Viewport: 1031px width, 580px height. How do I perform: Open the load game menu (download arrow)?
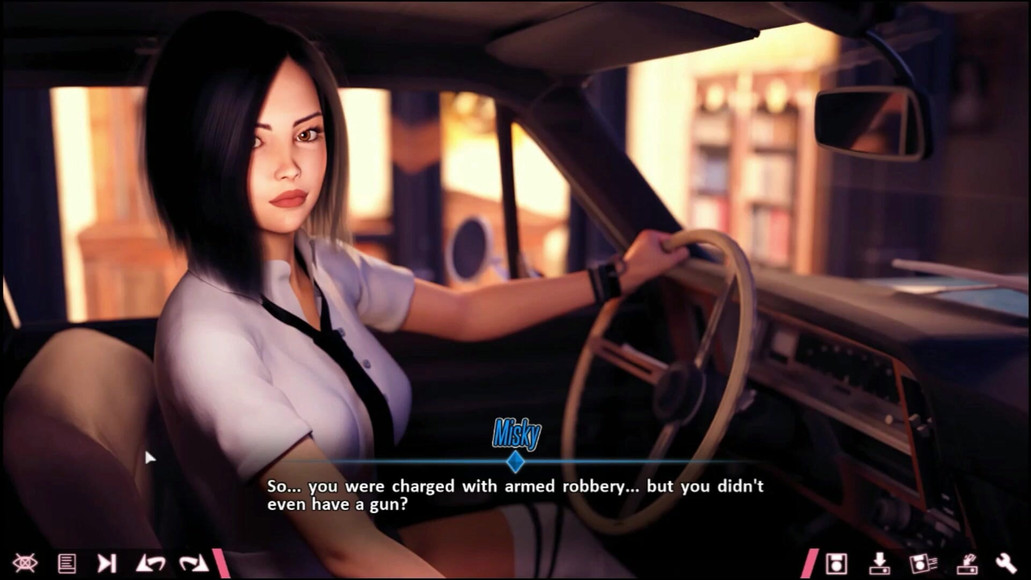(880, 563)
